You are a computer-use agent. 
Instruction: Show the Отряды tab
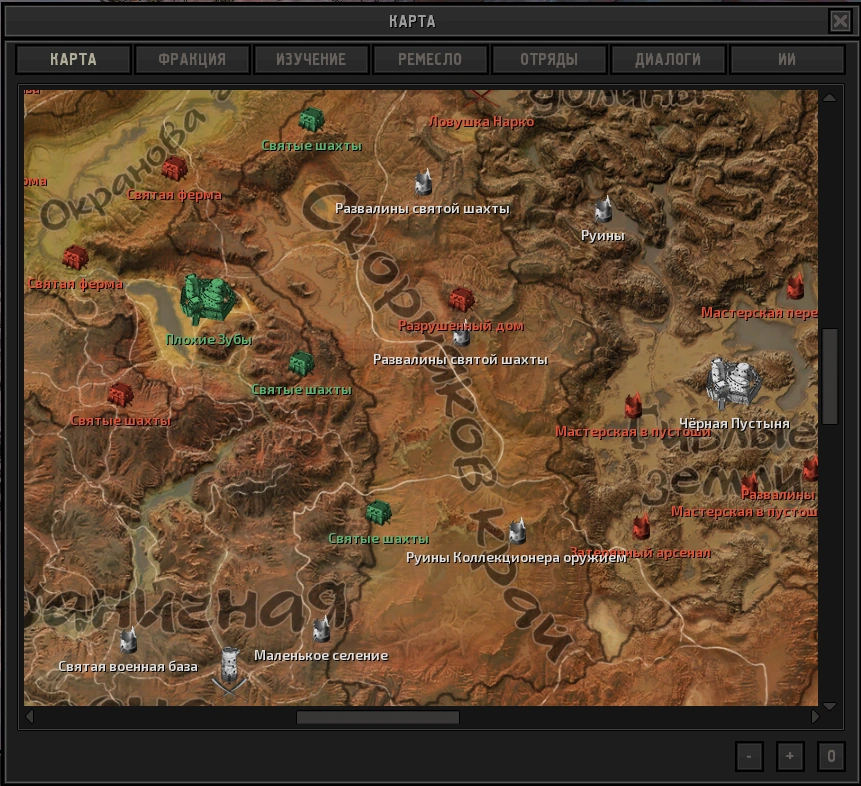pos(549,59)
